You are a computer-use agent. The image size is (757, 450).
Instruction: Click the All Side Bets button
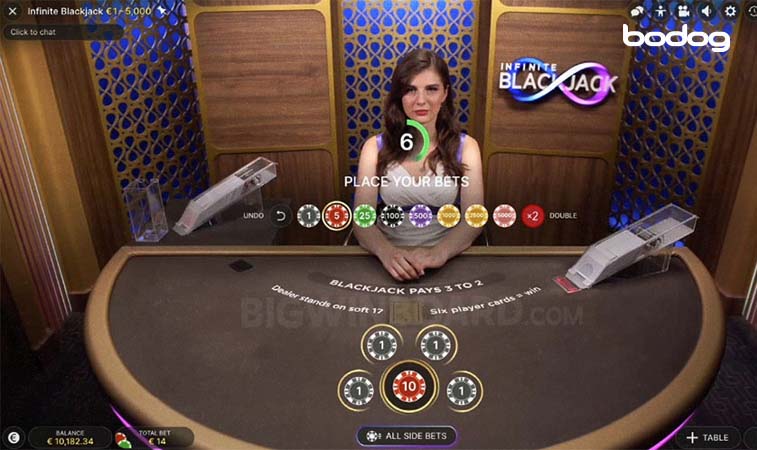[x=407, y=436]
